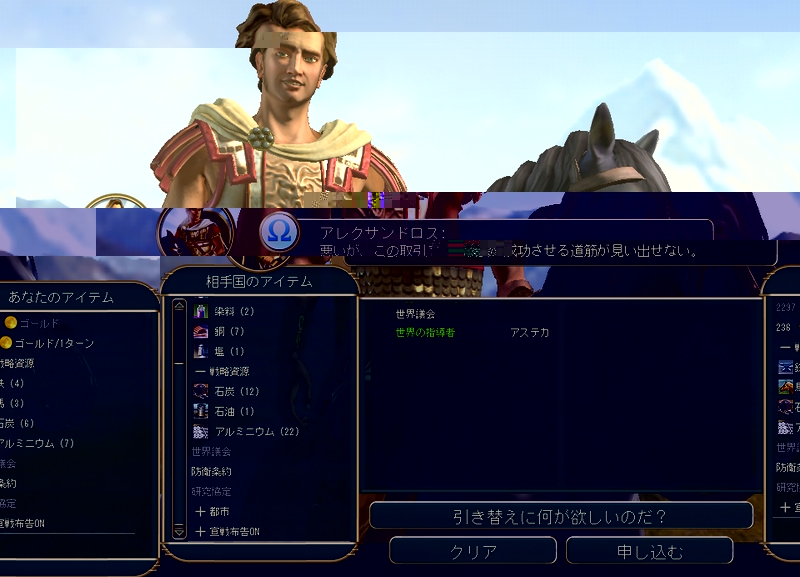Select opponent's 防衛条約 entry
The height and width of the screenshot is (577, 800).
(x=211, y=472)
